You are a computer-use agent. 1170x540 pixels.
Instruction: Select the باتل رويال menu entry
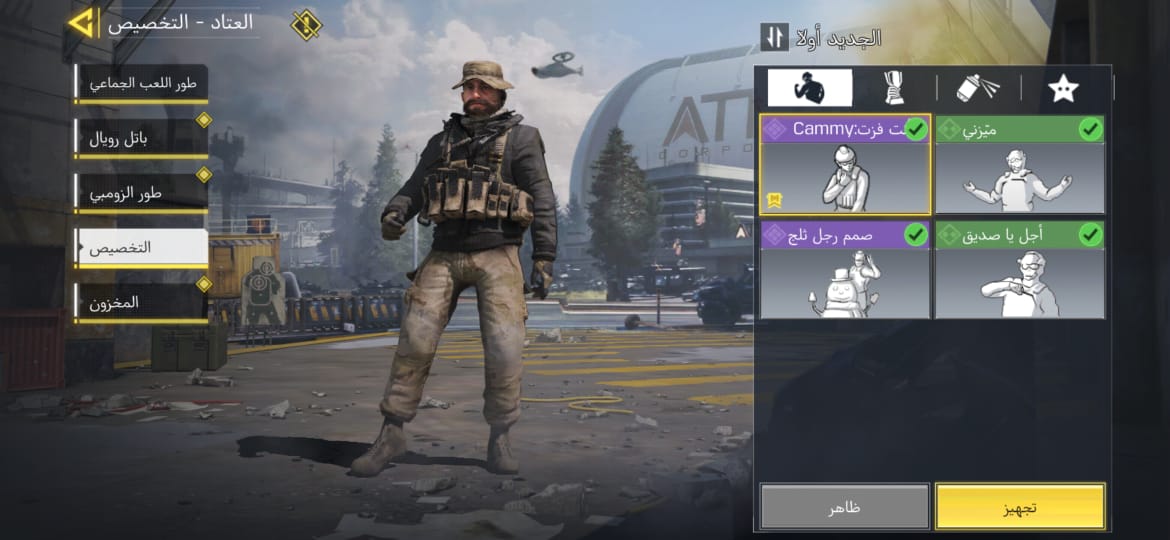tap(141, 138)
